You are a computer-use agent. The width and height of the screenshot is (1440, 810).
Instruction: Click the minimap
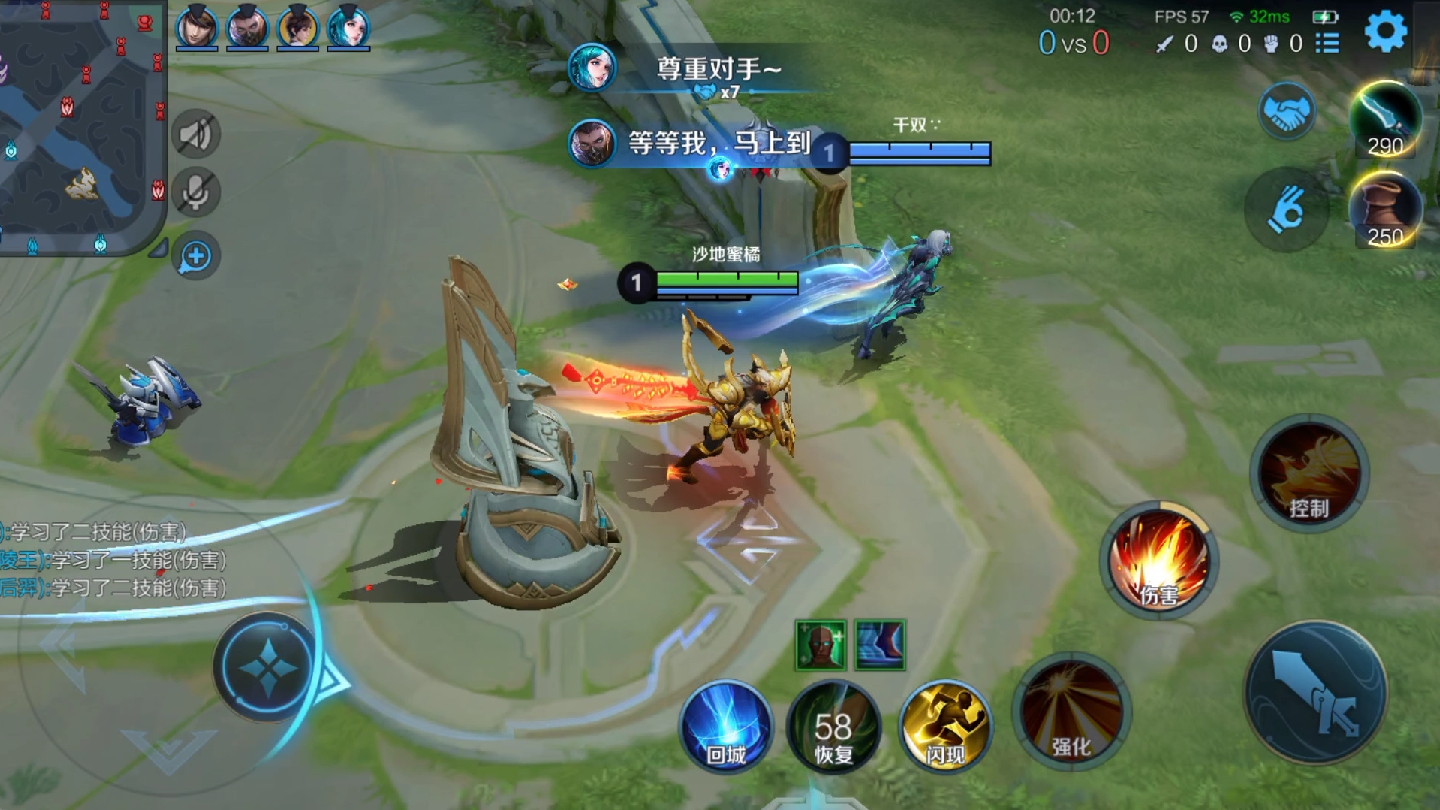click(80, 125)
